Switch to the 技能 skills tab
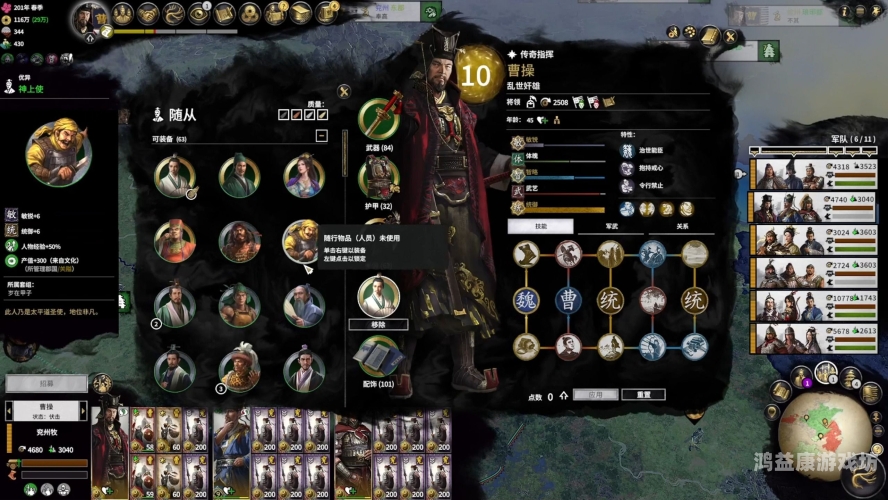 pos(540,227)
